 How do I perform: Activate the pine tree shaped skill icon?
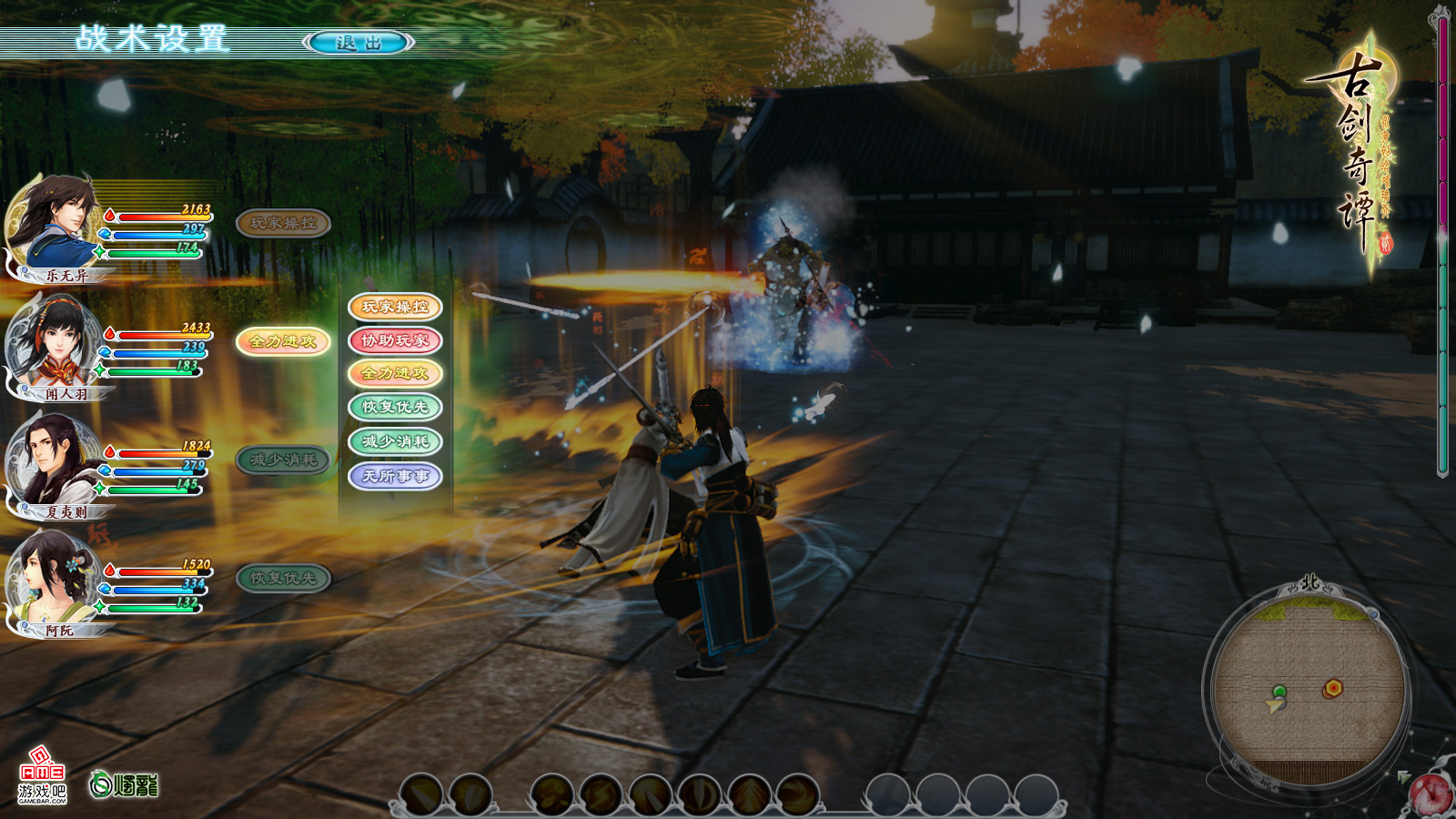749,795
